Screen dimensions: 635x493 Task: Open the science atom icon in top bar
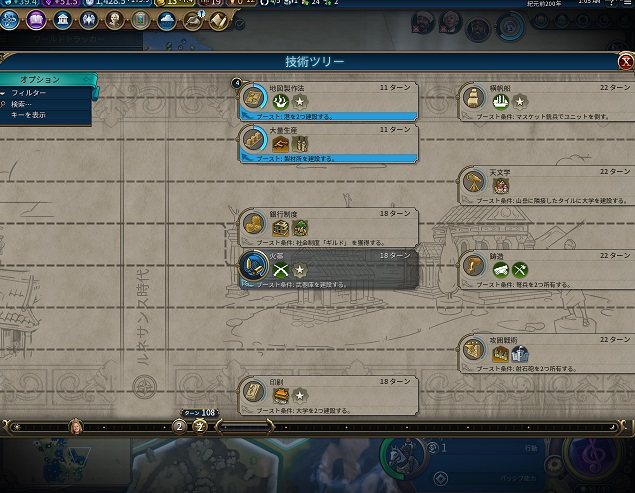coord(11,18)
